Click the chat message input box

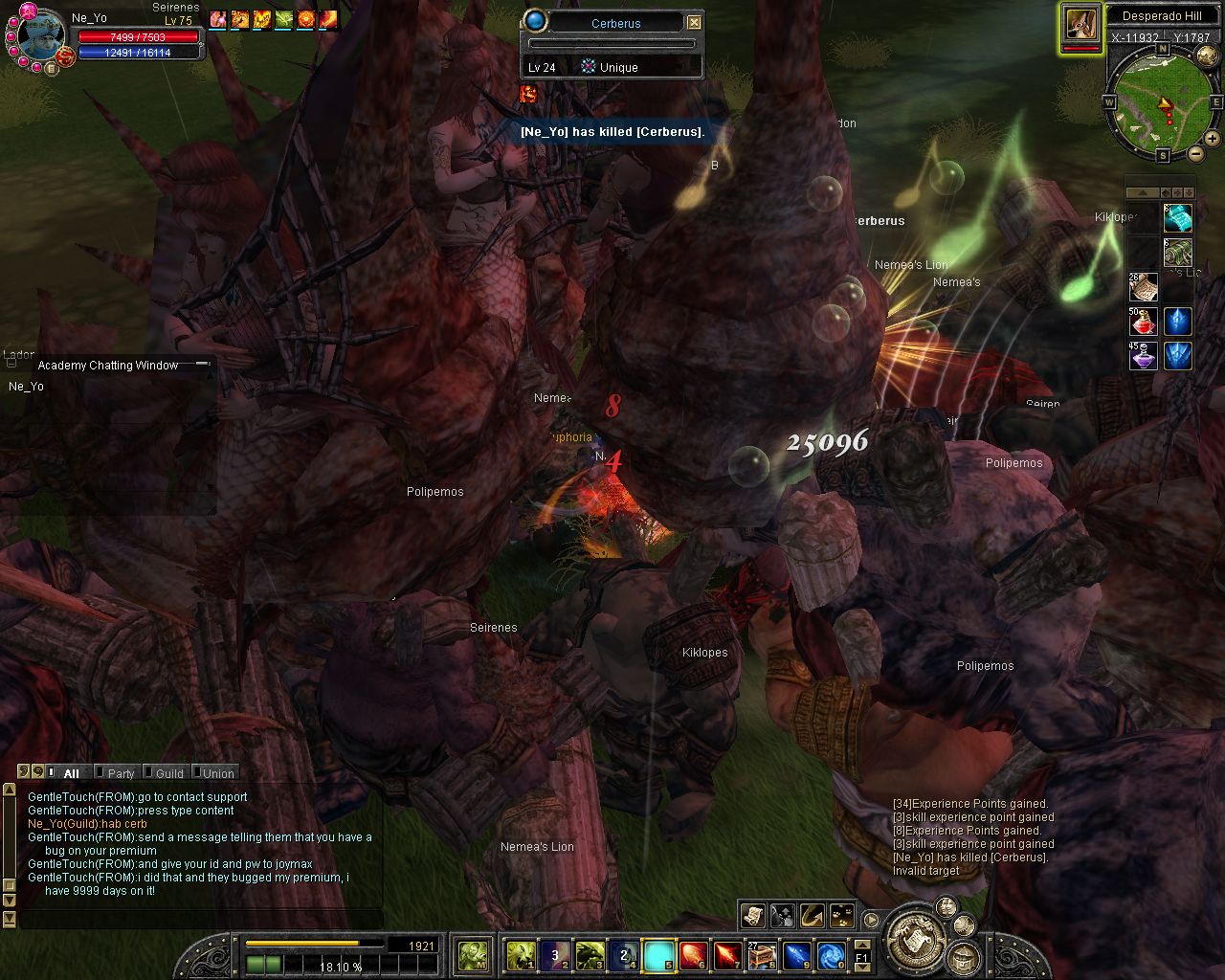(201, 920)
